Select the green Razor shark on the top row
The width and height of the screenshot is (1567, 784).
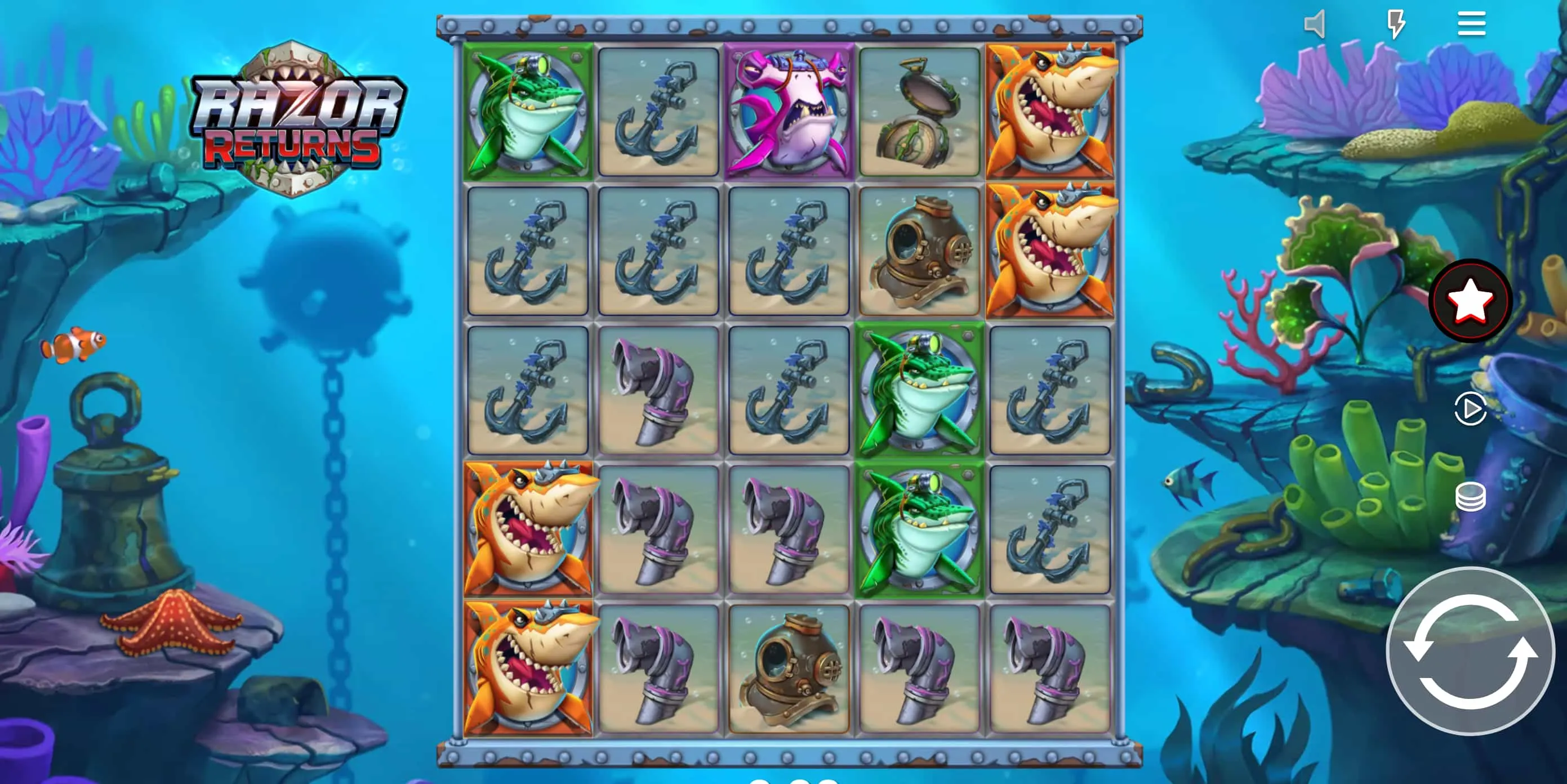(x=527, y=113)
